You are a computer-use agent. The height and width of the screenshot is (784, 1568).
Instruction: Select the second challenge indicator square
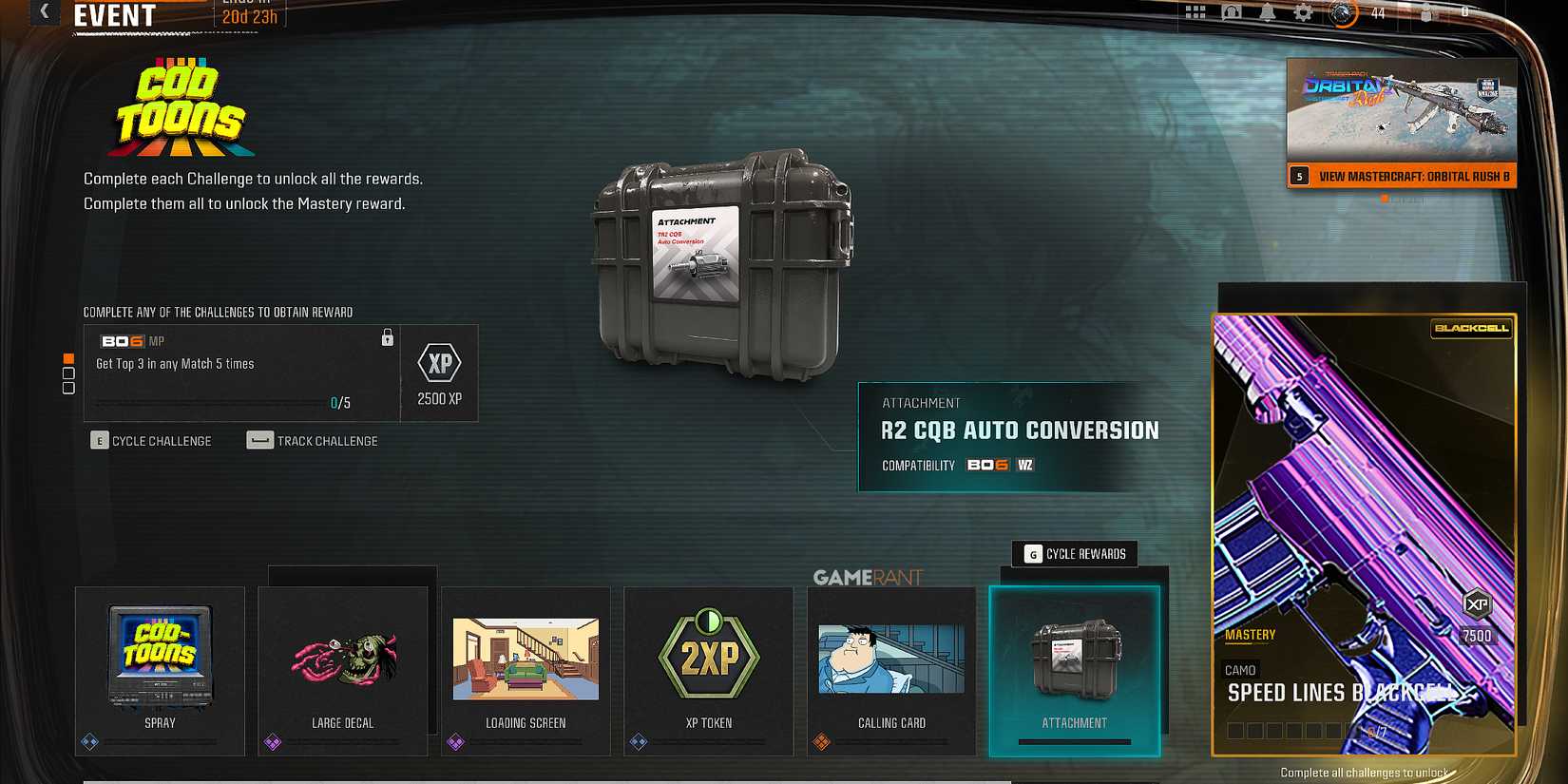[68, 373]
